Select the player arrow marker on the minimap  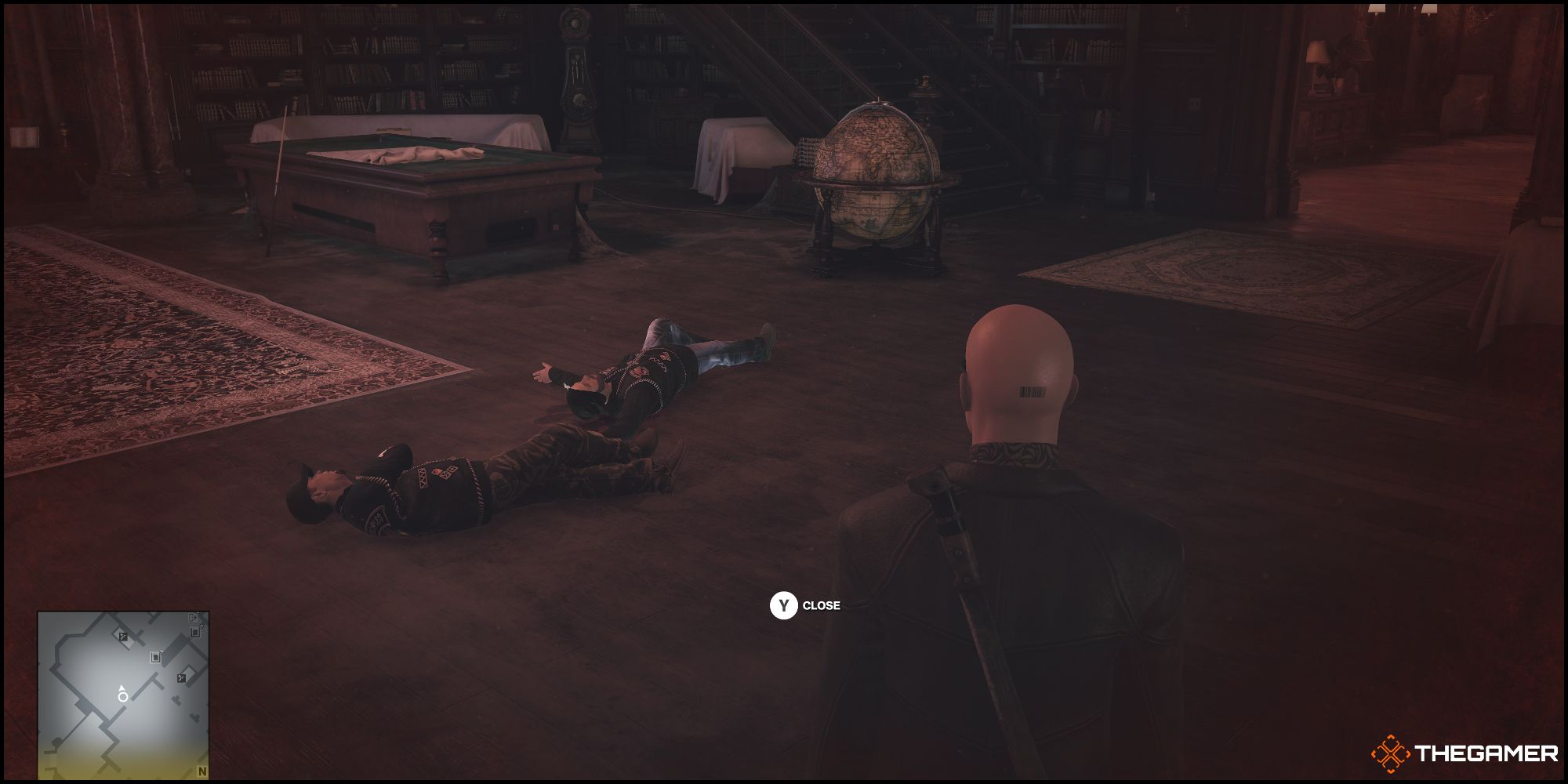pos(122,688)
